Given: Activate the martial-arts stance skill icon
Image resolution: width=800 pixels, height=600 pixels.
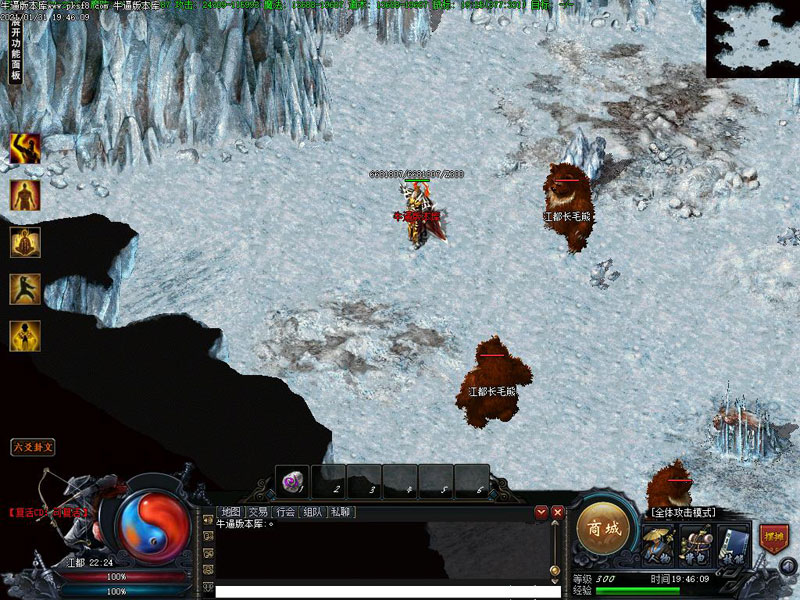Looking at the screenshot, I should click(25, 289).
